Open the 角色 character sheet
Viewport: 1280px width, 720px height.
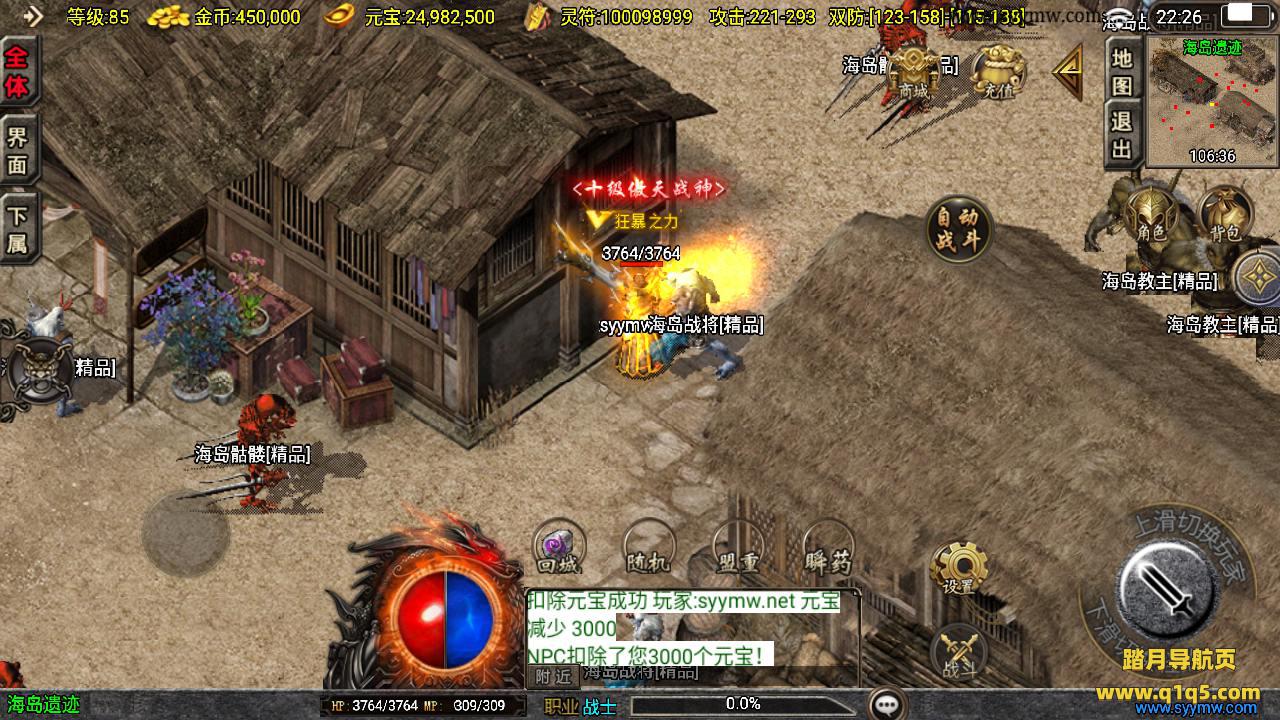point(1151,214)
